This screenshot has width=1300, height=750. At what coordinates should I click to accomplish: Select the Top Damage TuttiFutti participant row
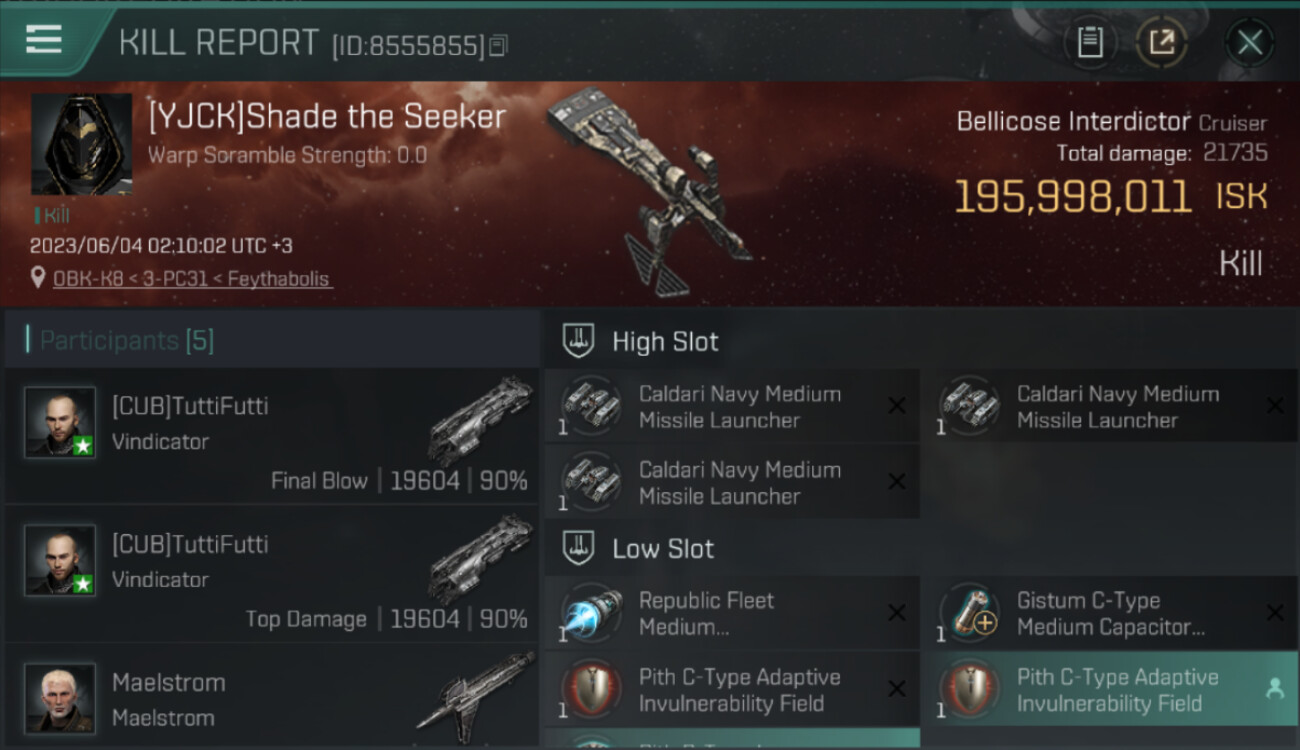(272, 574)
